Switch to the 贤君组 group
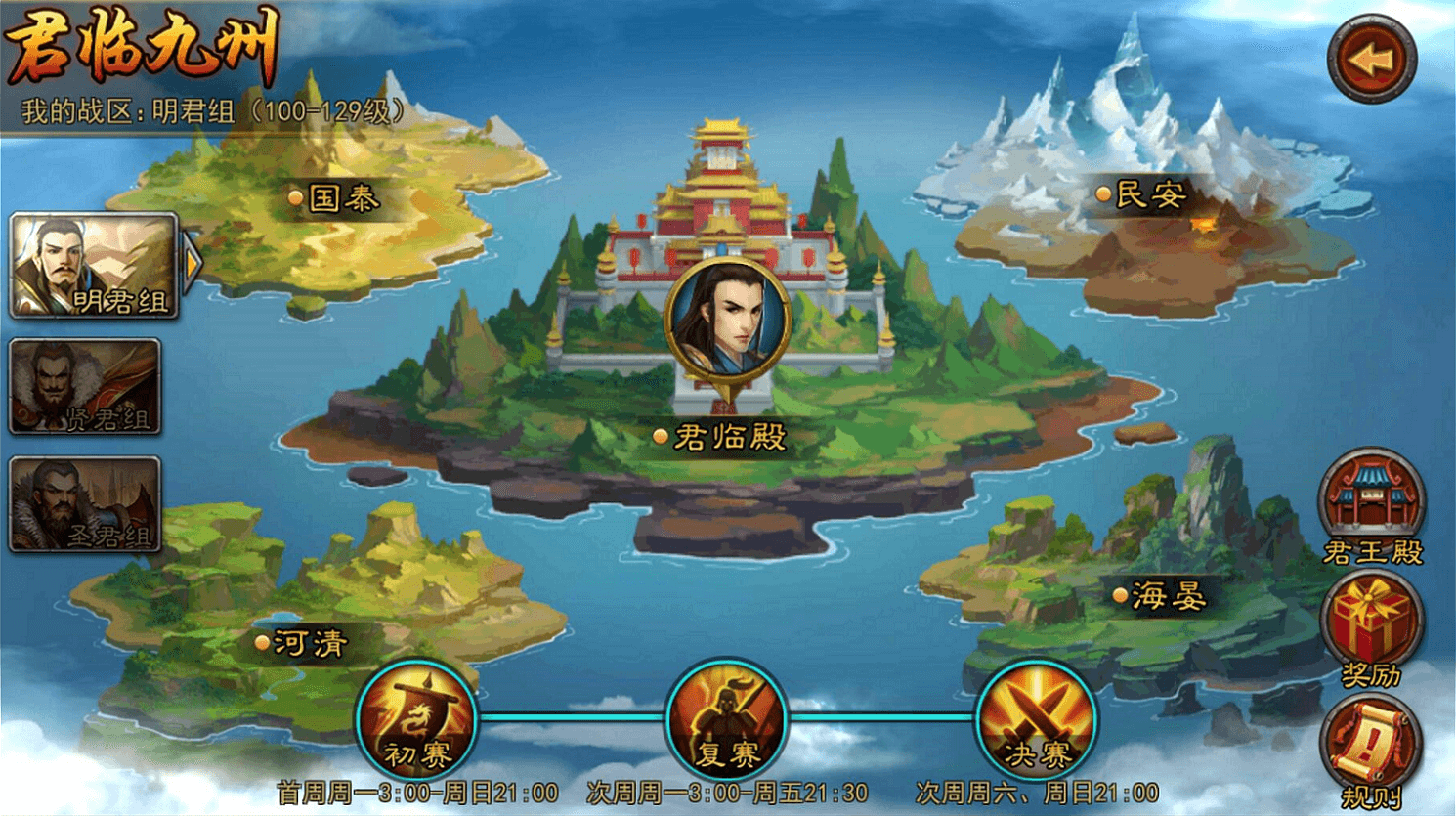The height and width of the screenshot is (816, 1456). 85,387
